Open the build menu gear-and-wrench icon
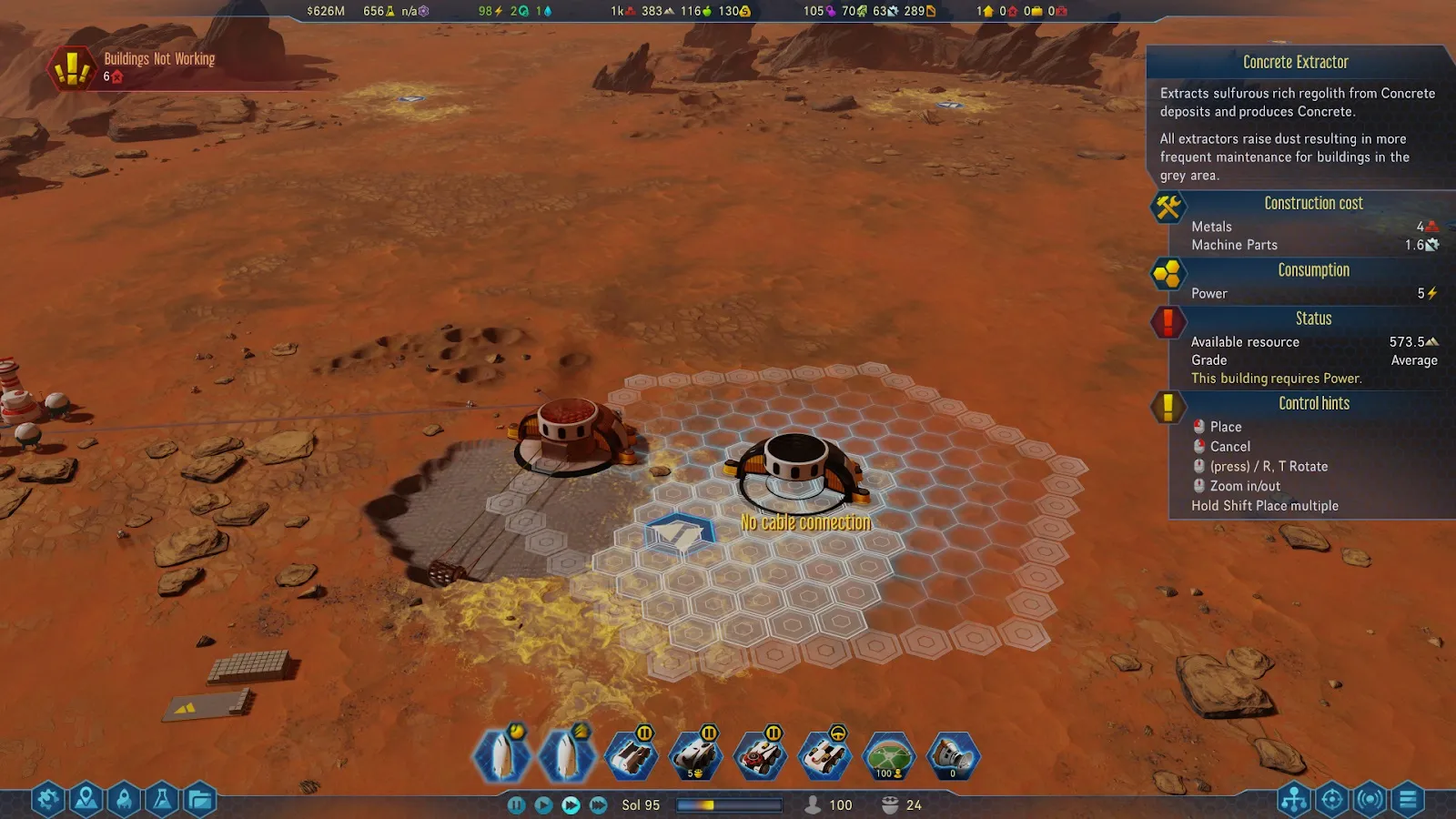1456x819 pixels. pos(48,800)
